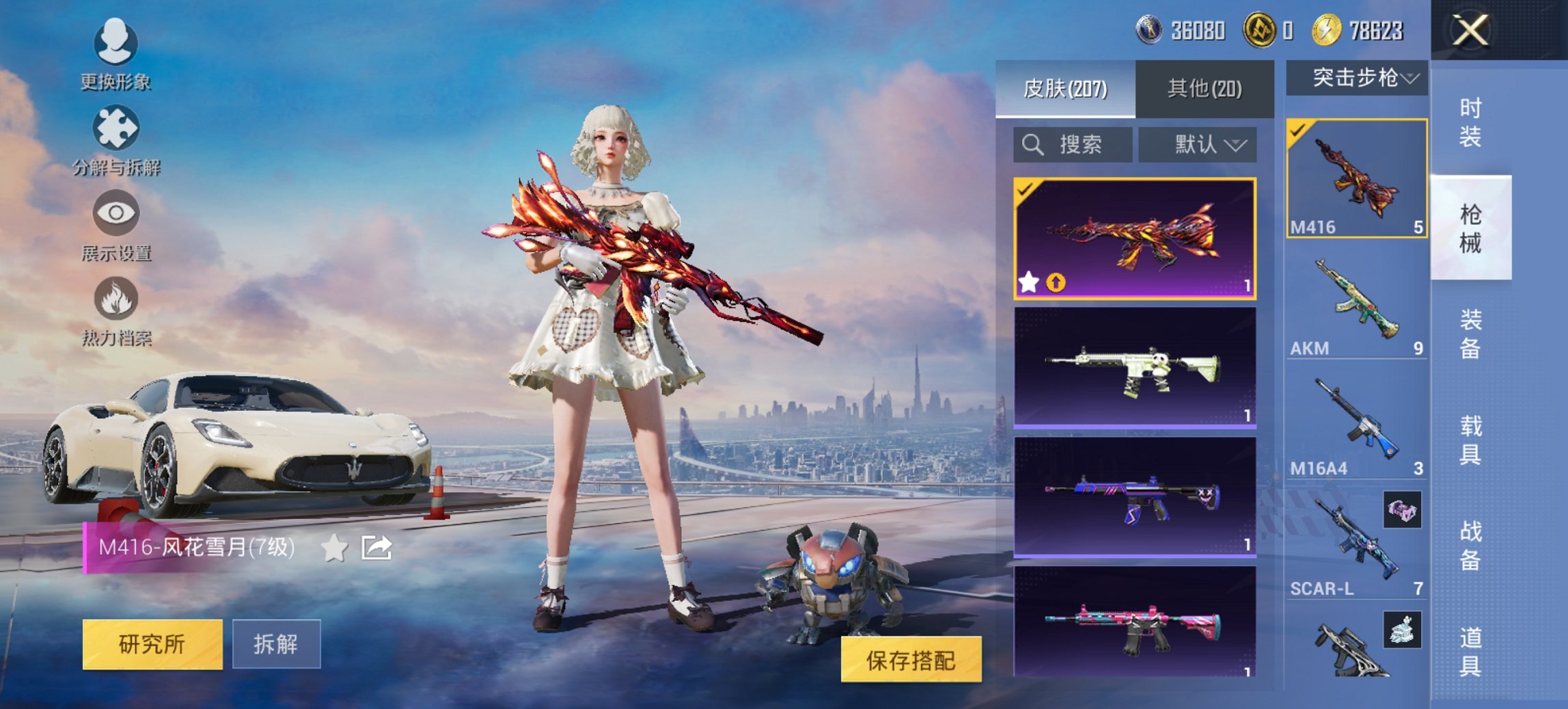
Task: Switch to the 其他(20) tab
Action: [x=1207, y=90]
